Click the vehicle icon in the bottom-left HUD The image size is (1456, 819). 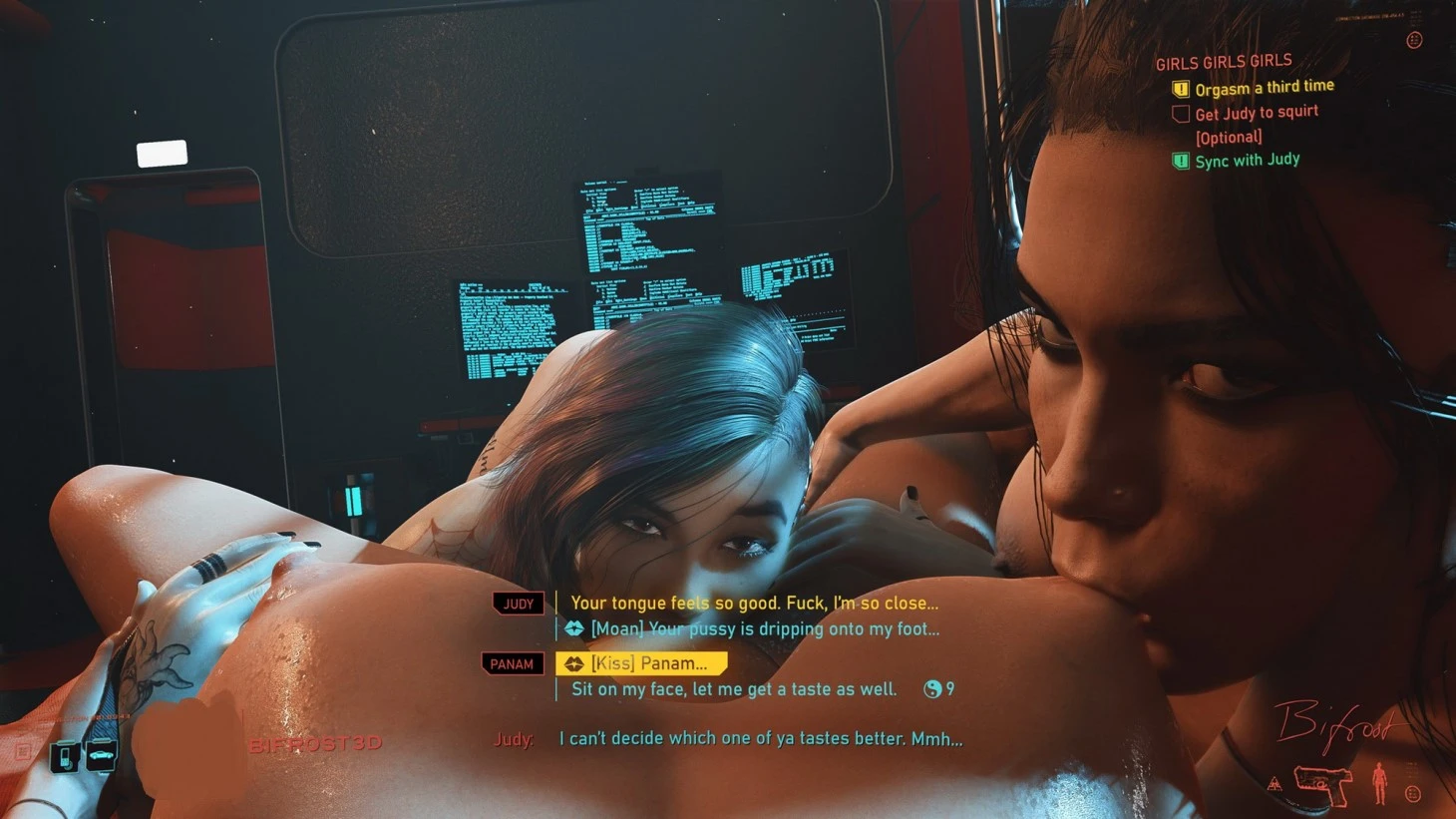click(x=102, y=757)
